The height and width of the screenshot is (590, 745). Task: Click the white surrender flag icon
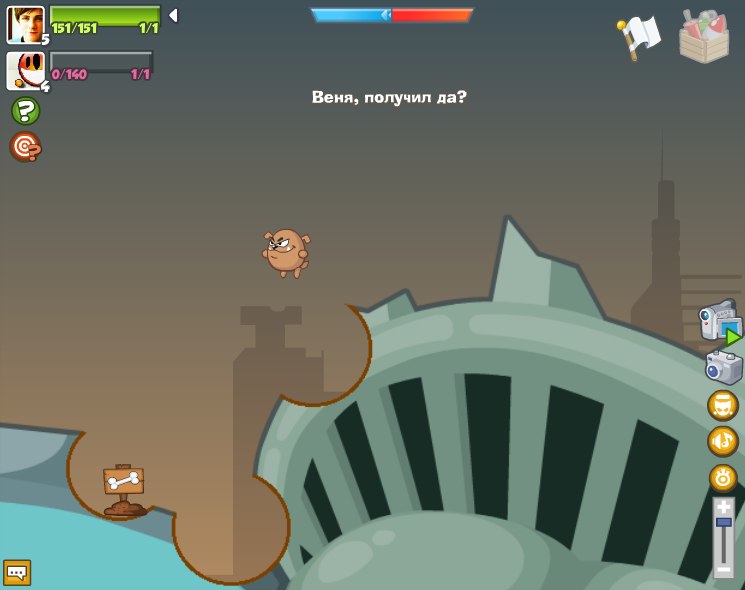pyautogui.click(x=640, y=37)
